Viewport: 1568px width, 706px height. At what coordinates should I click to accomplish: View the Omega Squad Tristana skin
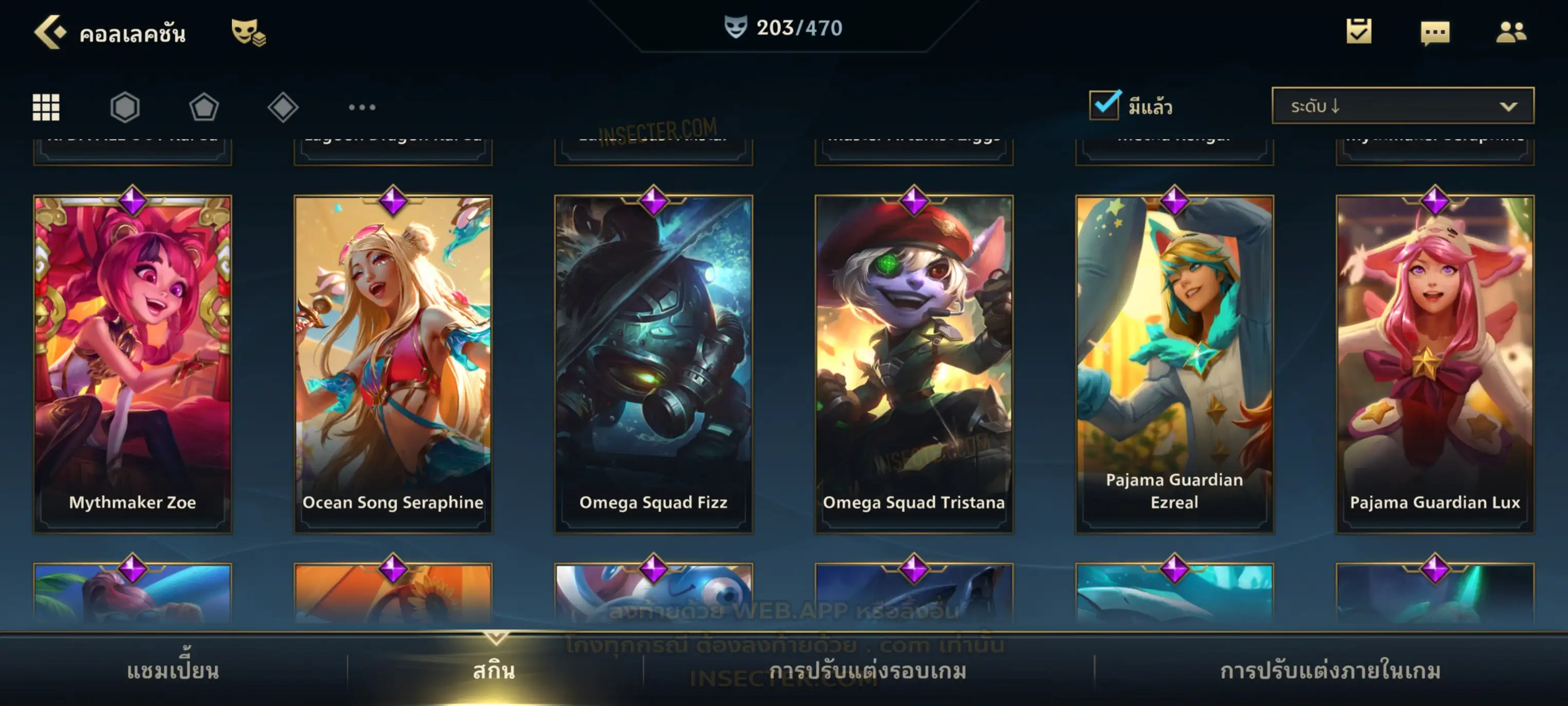[x=914, y=364]
